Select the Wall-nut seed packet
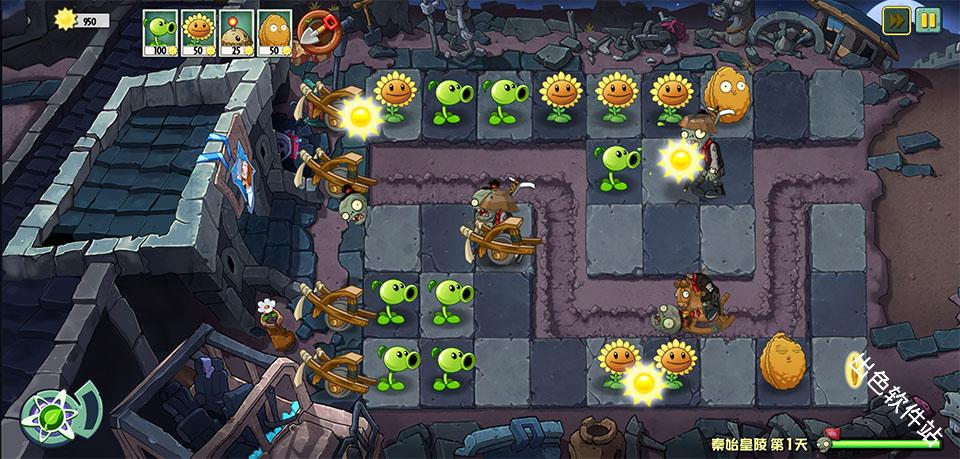Image resolution: width=960 pixels, height=459 pixels. (x=274, y=30)
